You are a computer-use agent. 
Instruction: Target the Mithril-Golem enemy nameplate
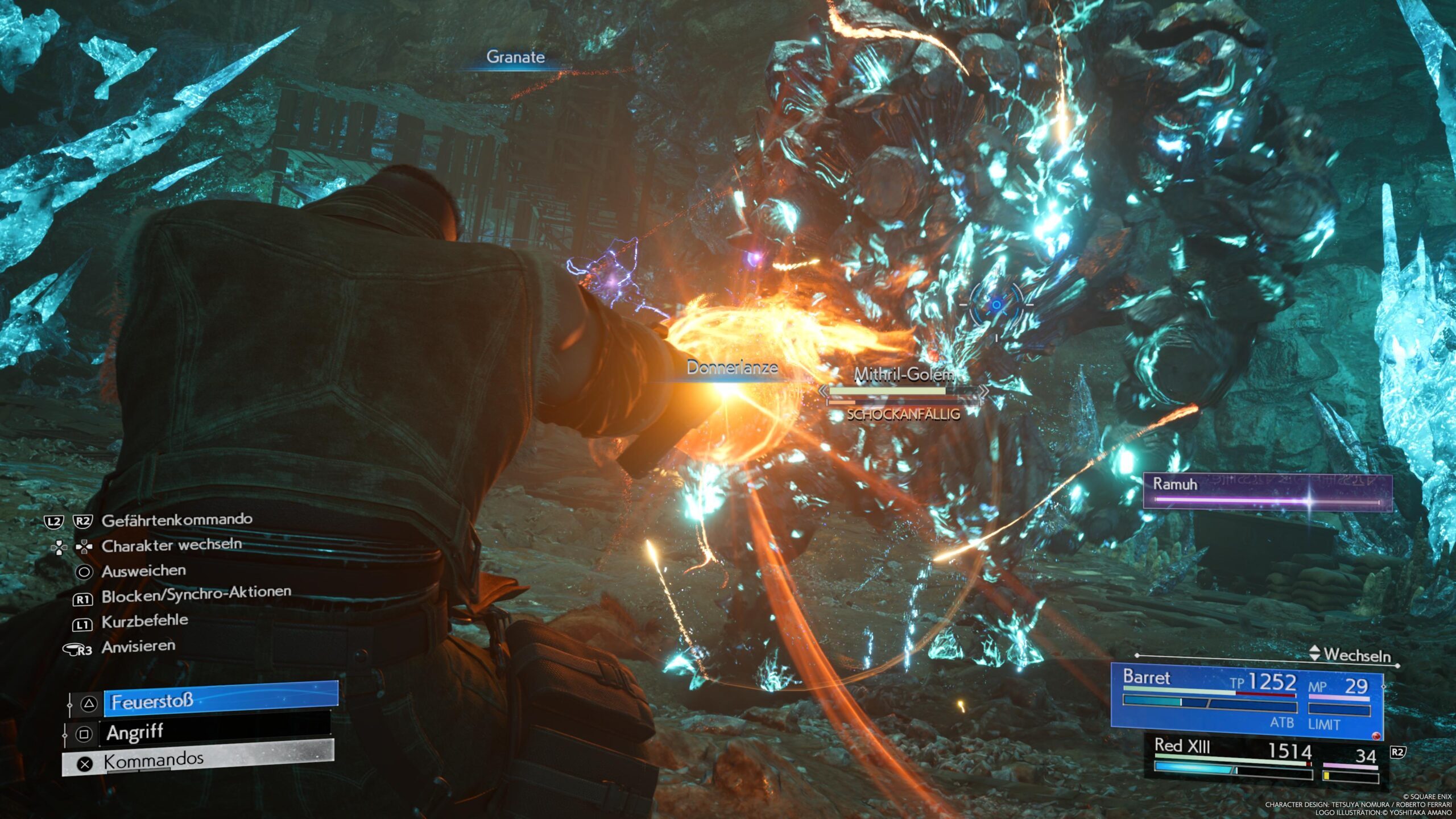[903, 375]
